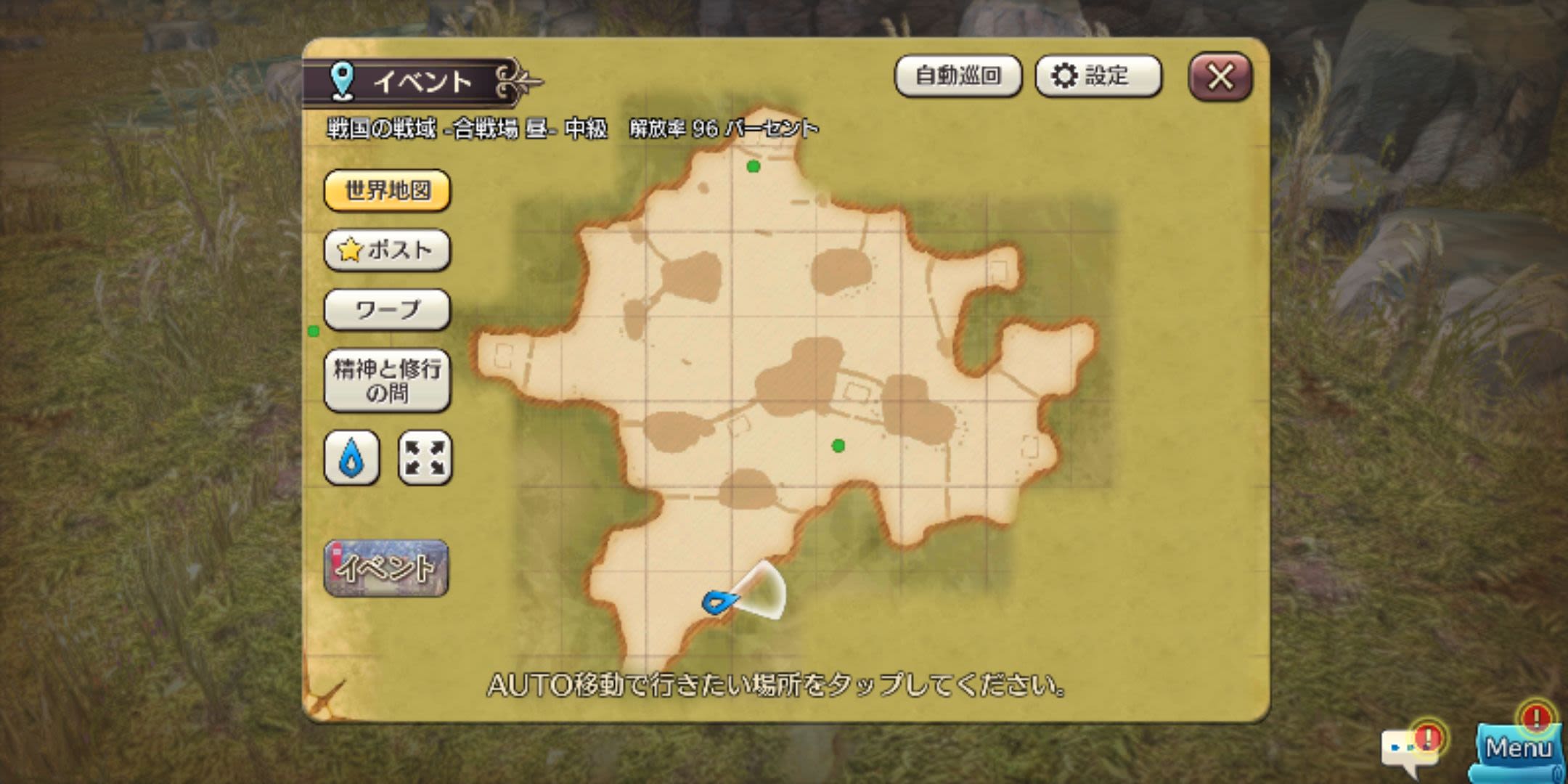
Task: Open ポスト list from sidebar
Action: (387, 249)
